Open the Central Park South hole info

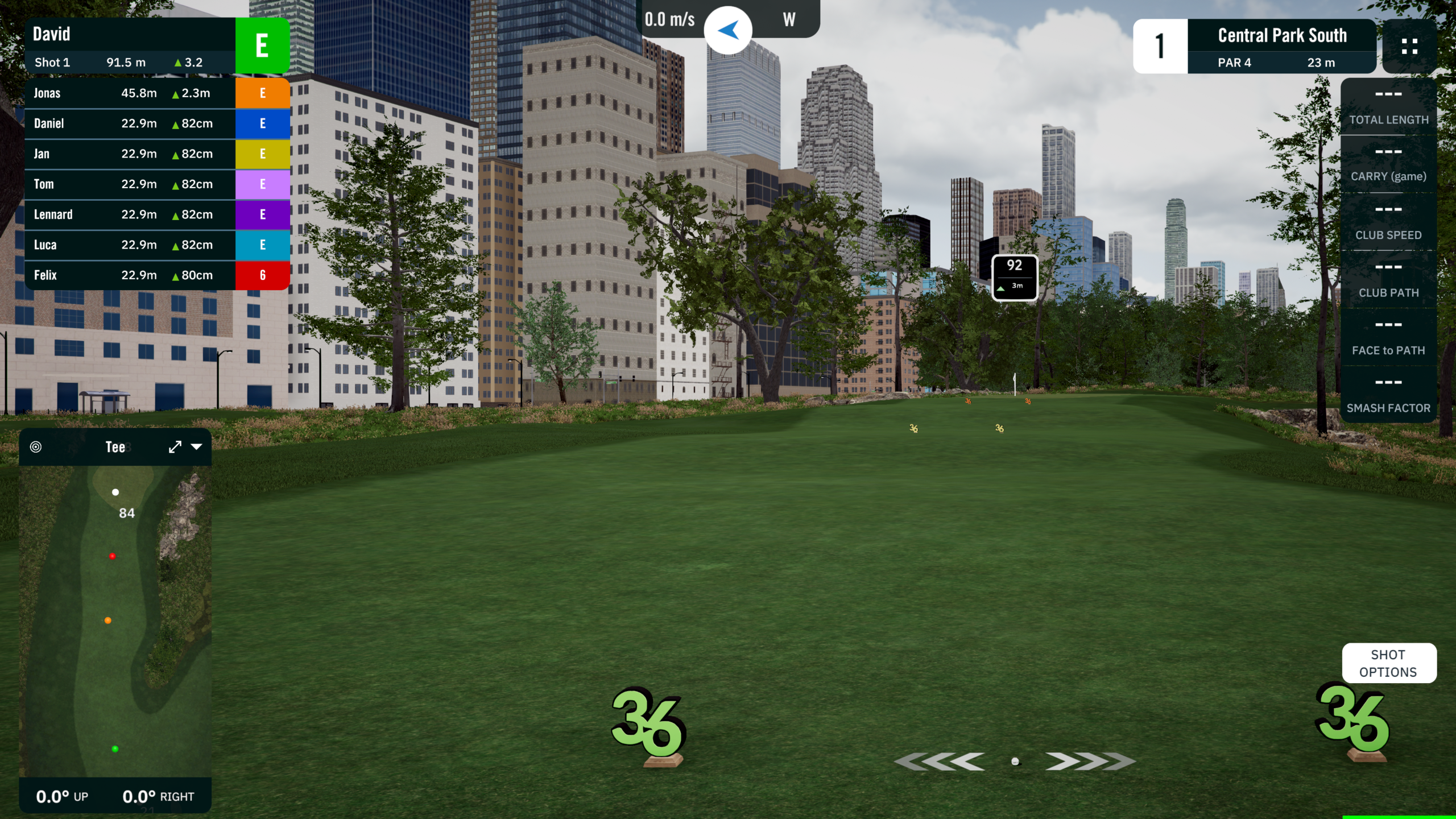[1281, 46]
